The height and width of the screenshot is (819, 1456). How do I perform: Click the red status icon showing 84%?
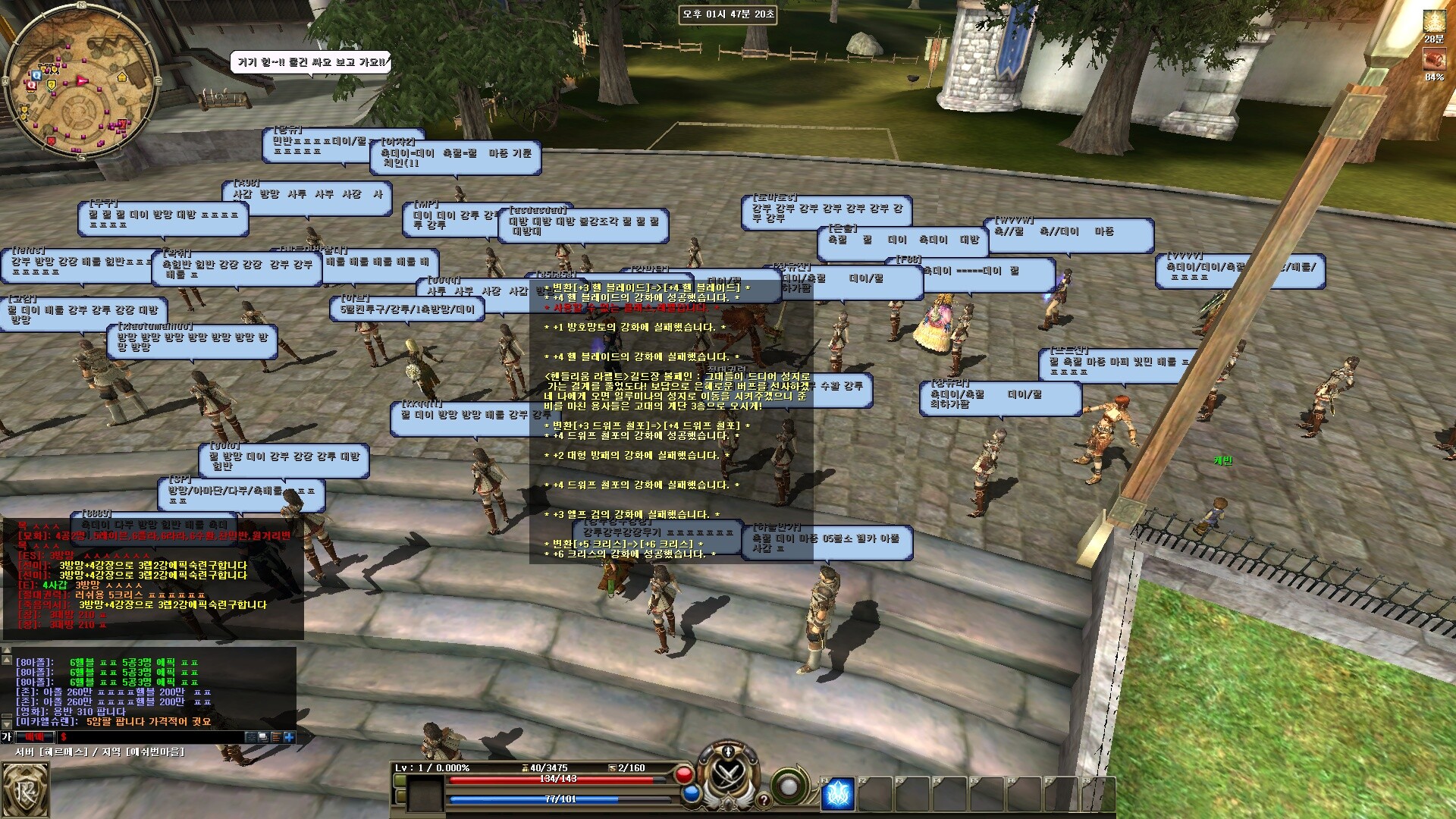[1433, 59]
